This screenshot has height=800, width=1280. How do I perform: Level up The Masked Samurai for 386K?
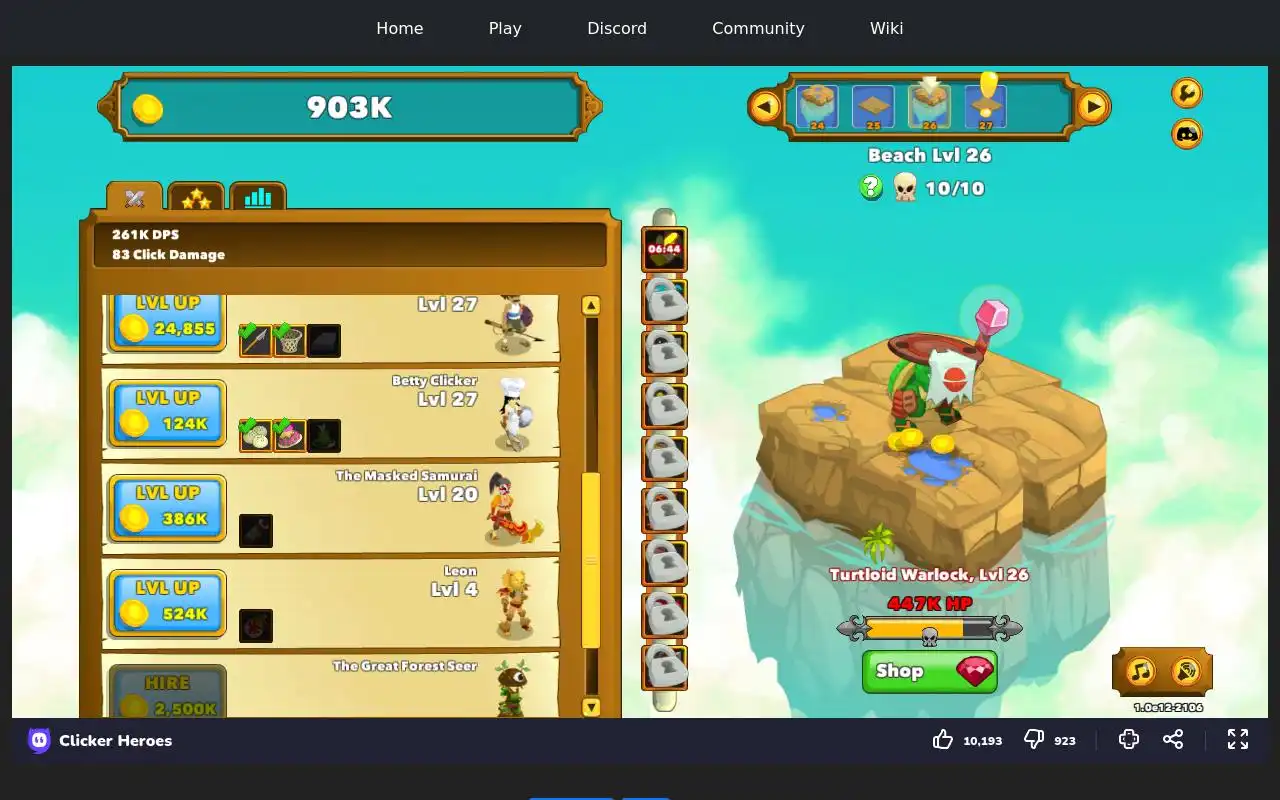pos(167,507)
